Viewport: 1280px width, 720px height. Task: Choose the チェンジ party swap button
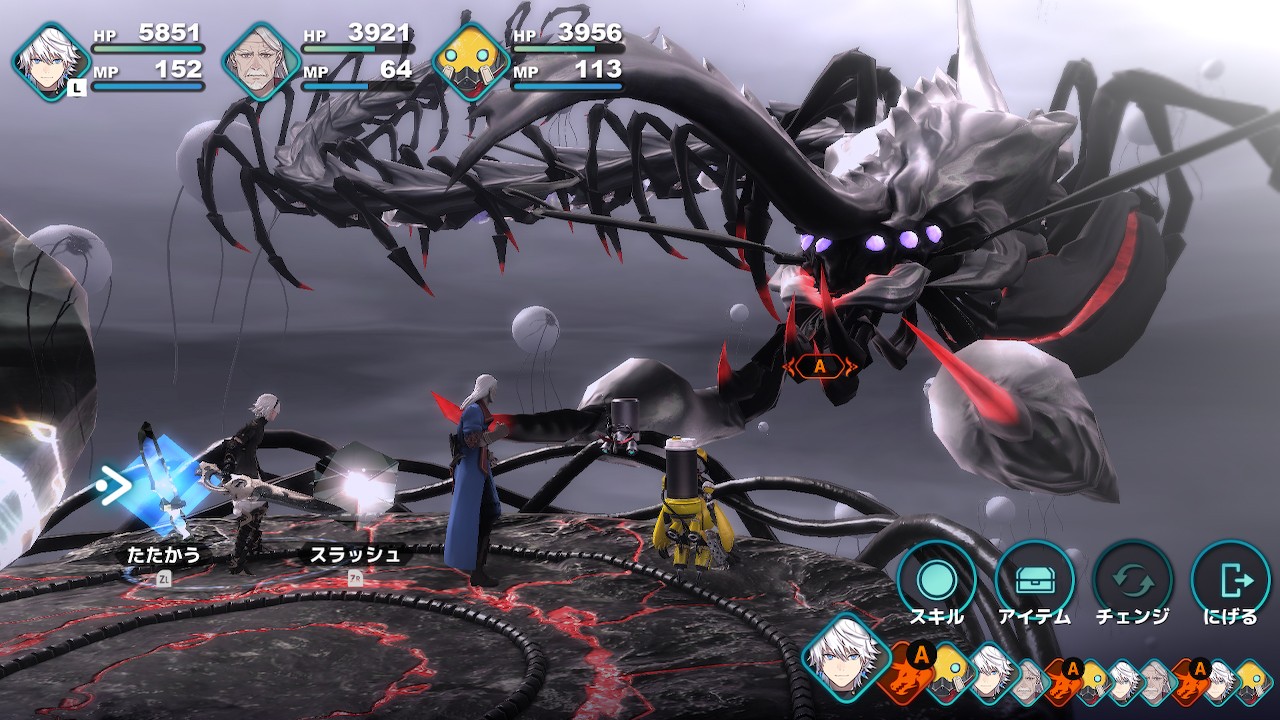[x=1133, y=580]
